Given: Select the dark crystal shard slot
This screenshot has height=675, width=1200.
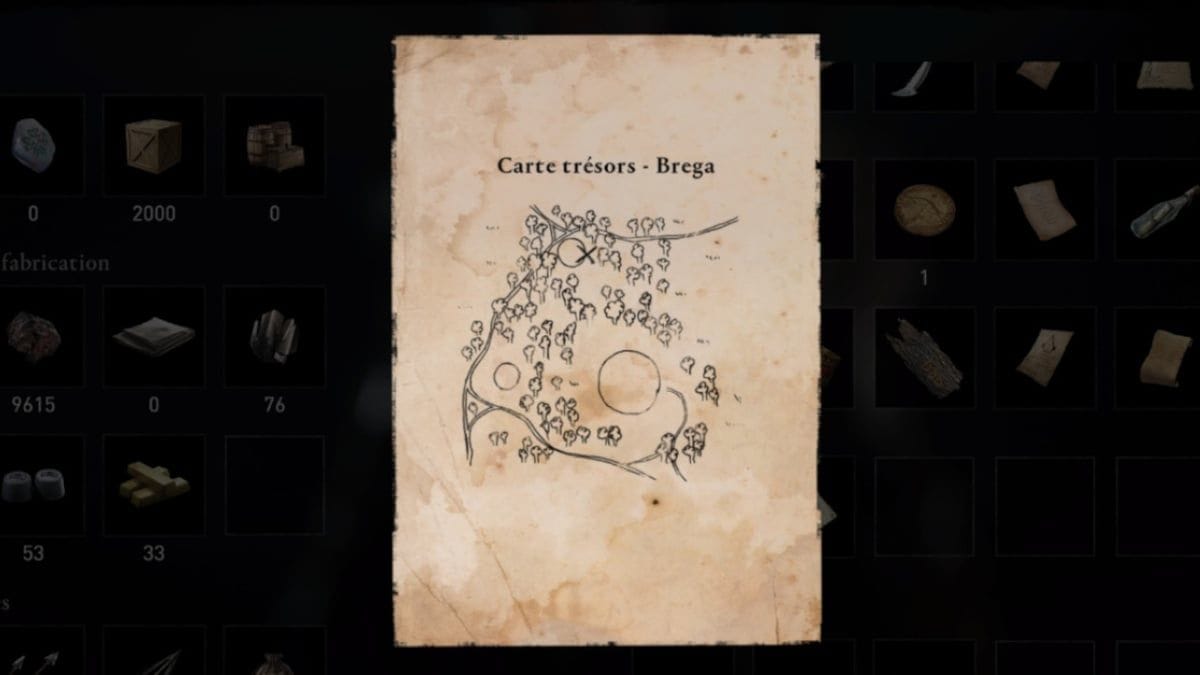Looking at the screenshot, I should pyautogui.click(x=273, y=337).
